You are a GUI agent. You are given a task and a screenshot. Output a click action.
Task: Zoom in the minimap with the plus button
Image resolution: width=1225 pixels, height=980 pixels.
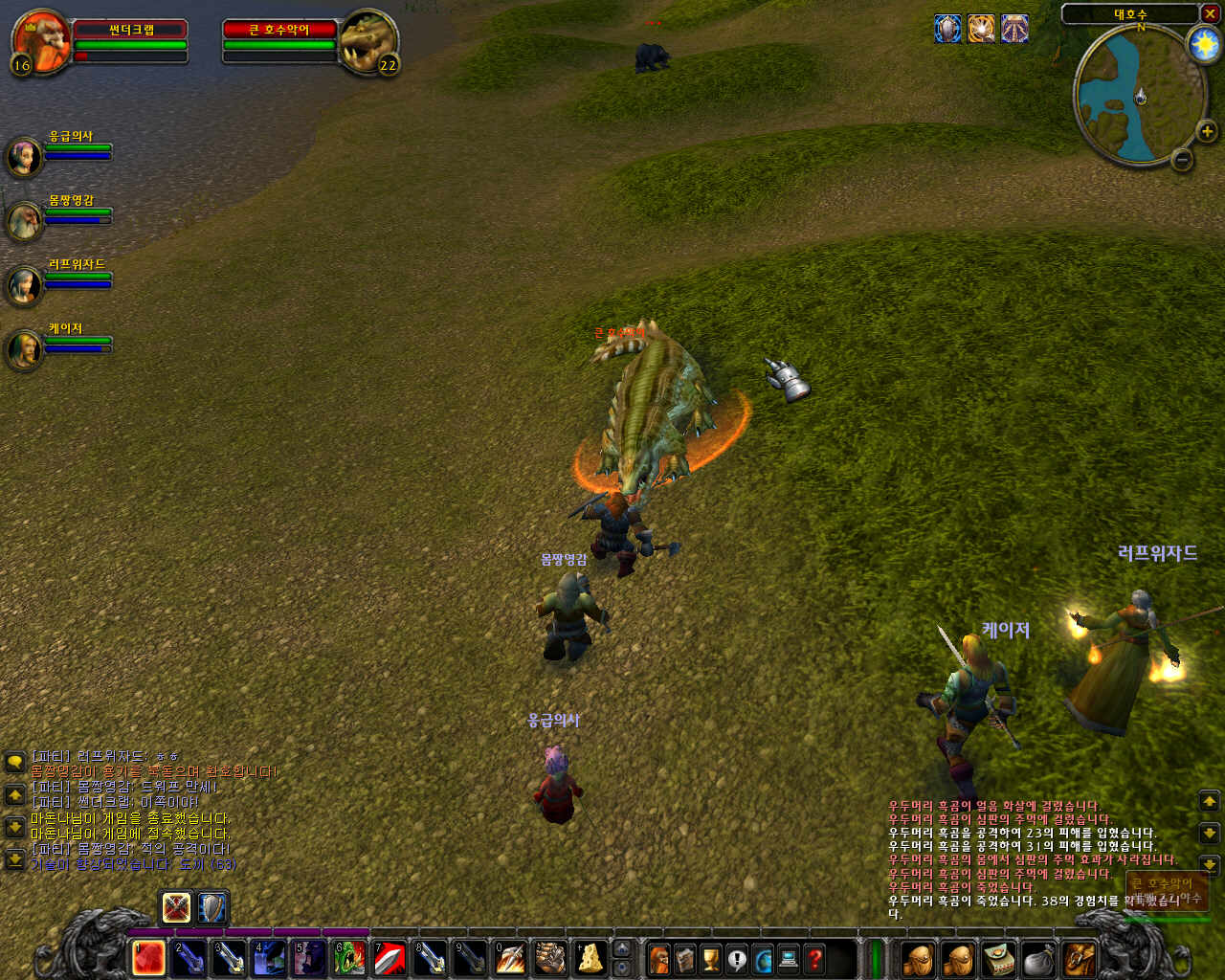coord(1206,131)
